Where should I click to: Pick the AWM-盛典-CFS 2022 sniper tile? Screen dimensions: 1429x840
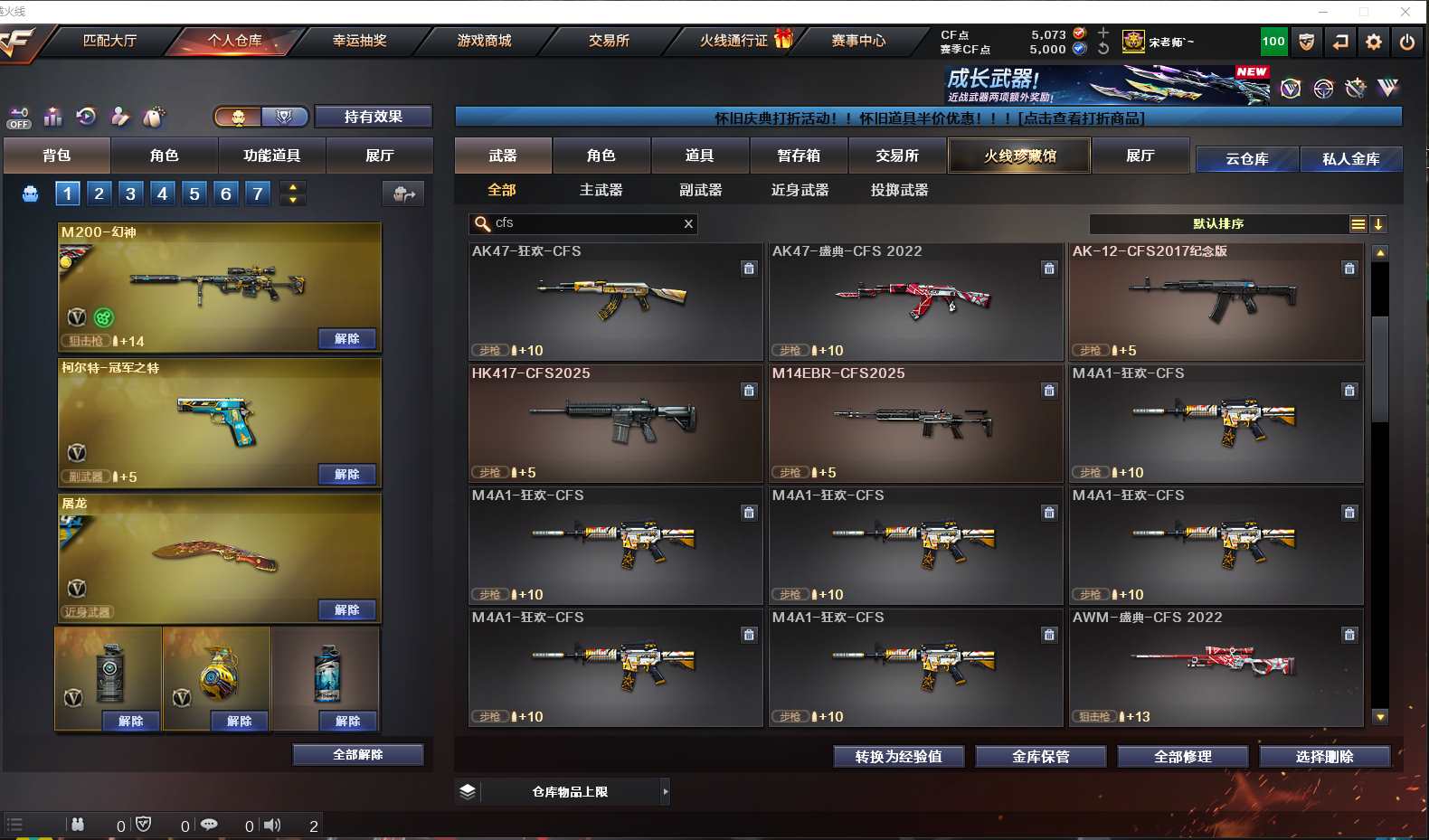[1216, 667]
